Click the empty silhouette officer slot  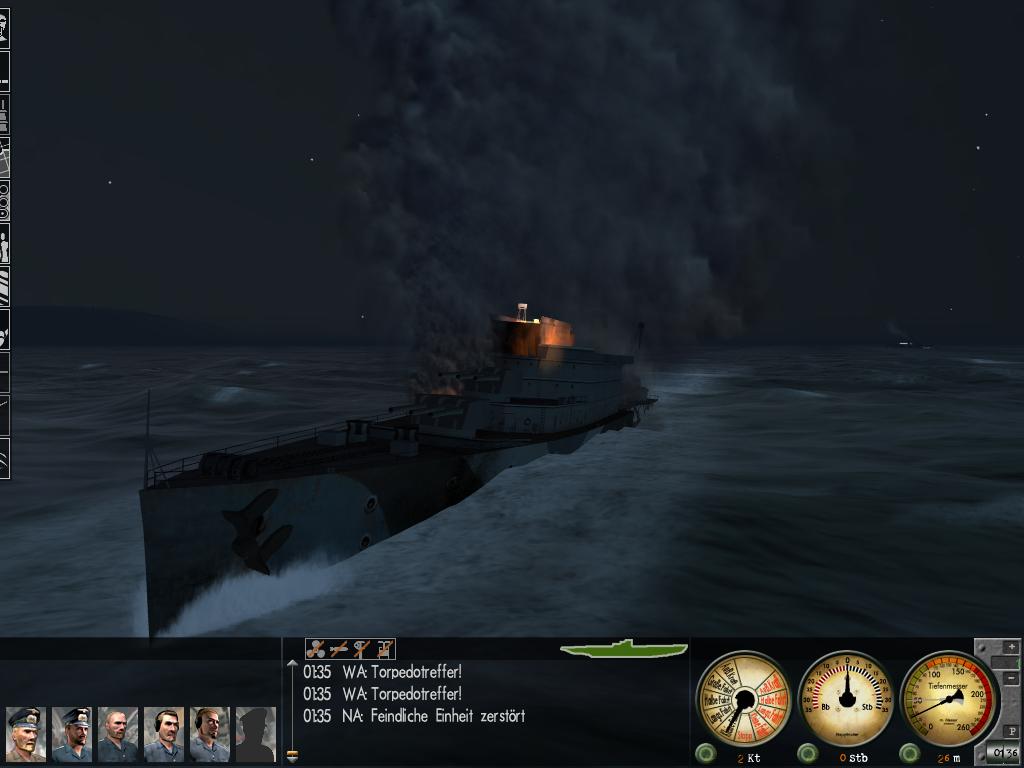256,734
